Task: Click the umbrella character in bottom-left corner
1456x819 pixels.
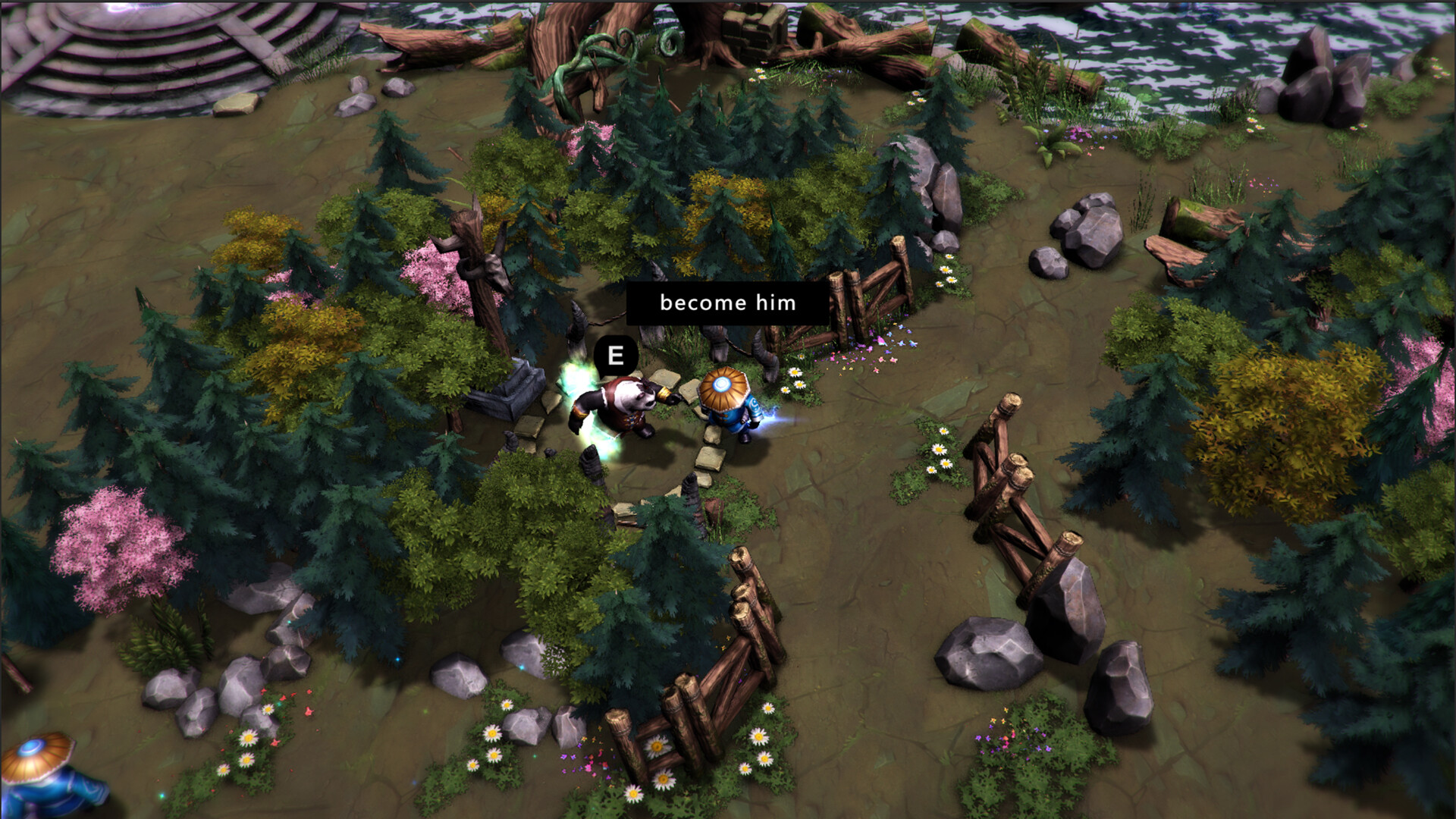Action: [42, 773]
